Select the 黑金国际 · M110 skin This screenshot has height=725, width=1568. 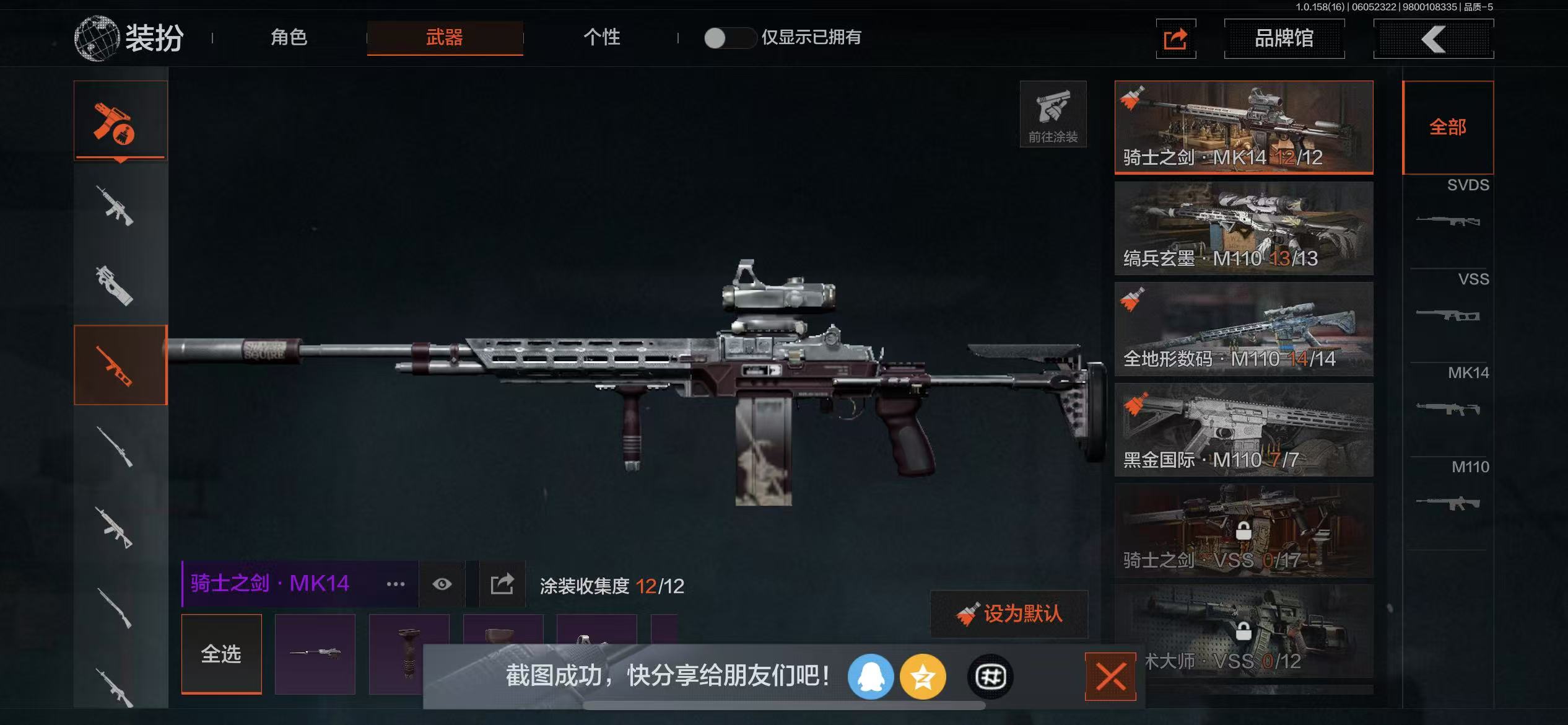pos(1244,429)
